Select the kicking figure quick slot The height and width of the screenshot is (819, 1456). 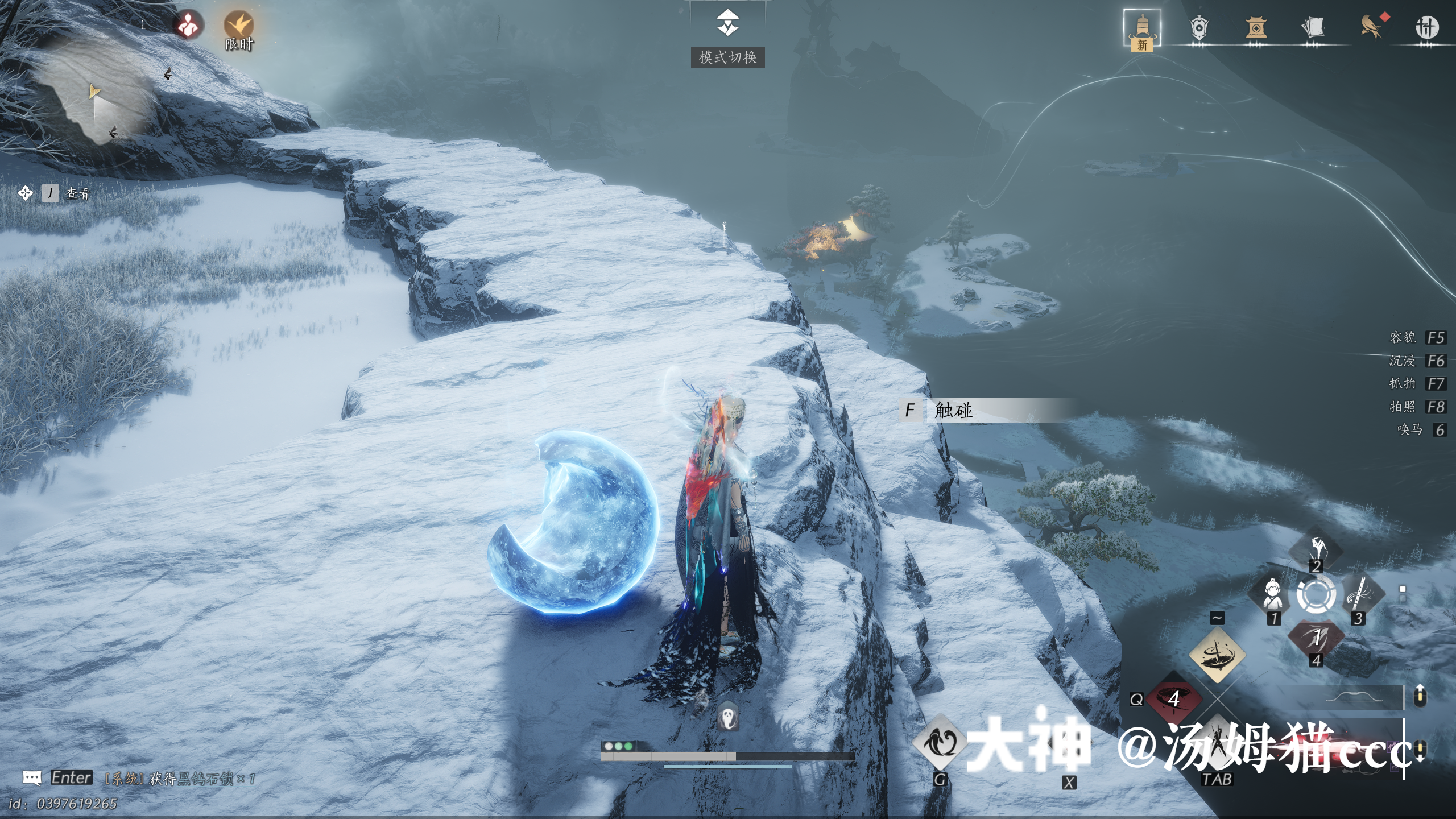[x=1316, y=549]
